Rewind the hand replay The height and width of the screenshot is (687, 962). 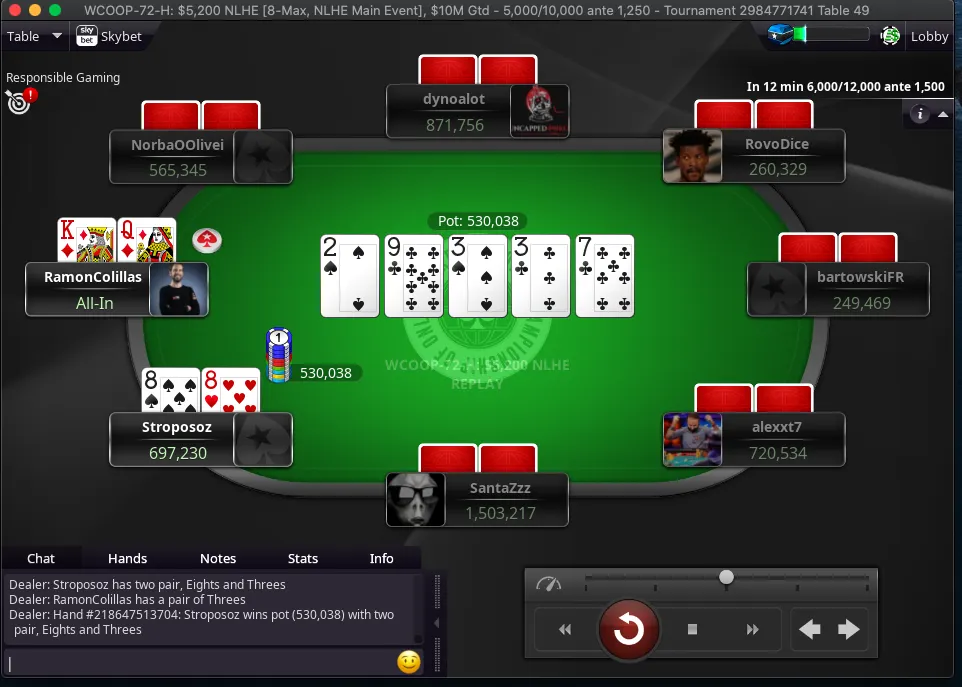coord(565,630)
